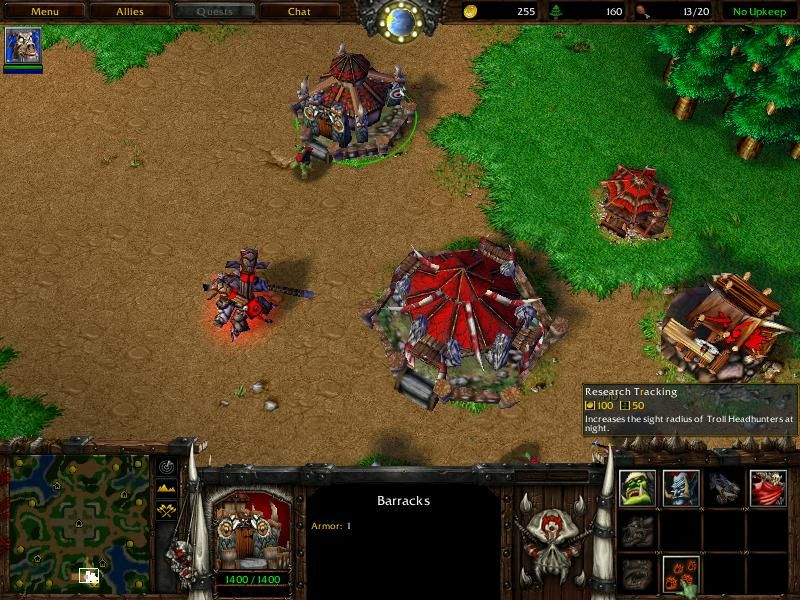
Task: Select the hero portrait icon
Action: [23, 47]
